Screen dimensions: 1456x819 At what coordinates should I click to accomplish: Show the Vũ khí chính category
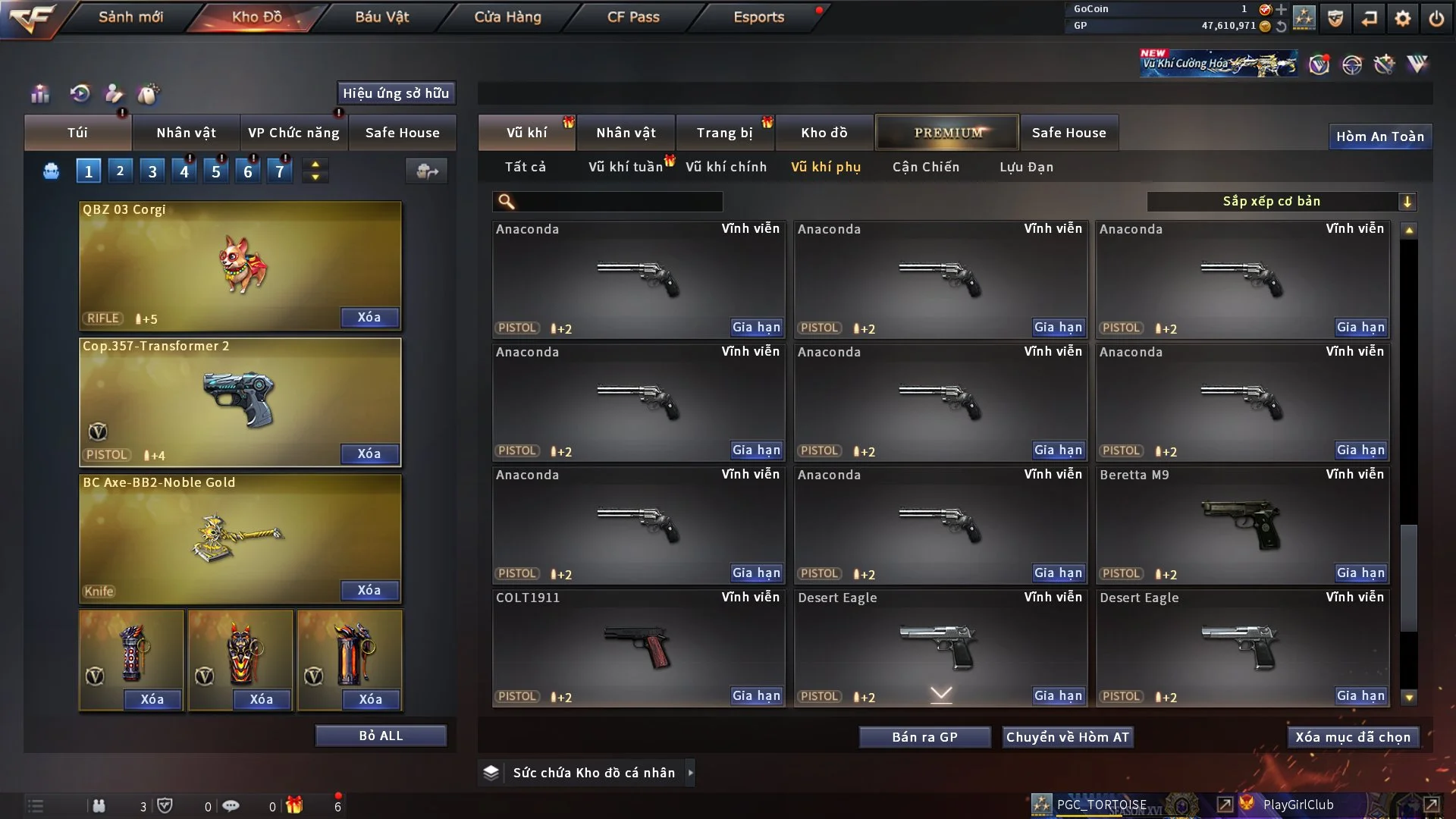point(726,167)
